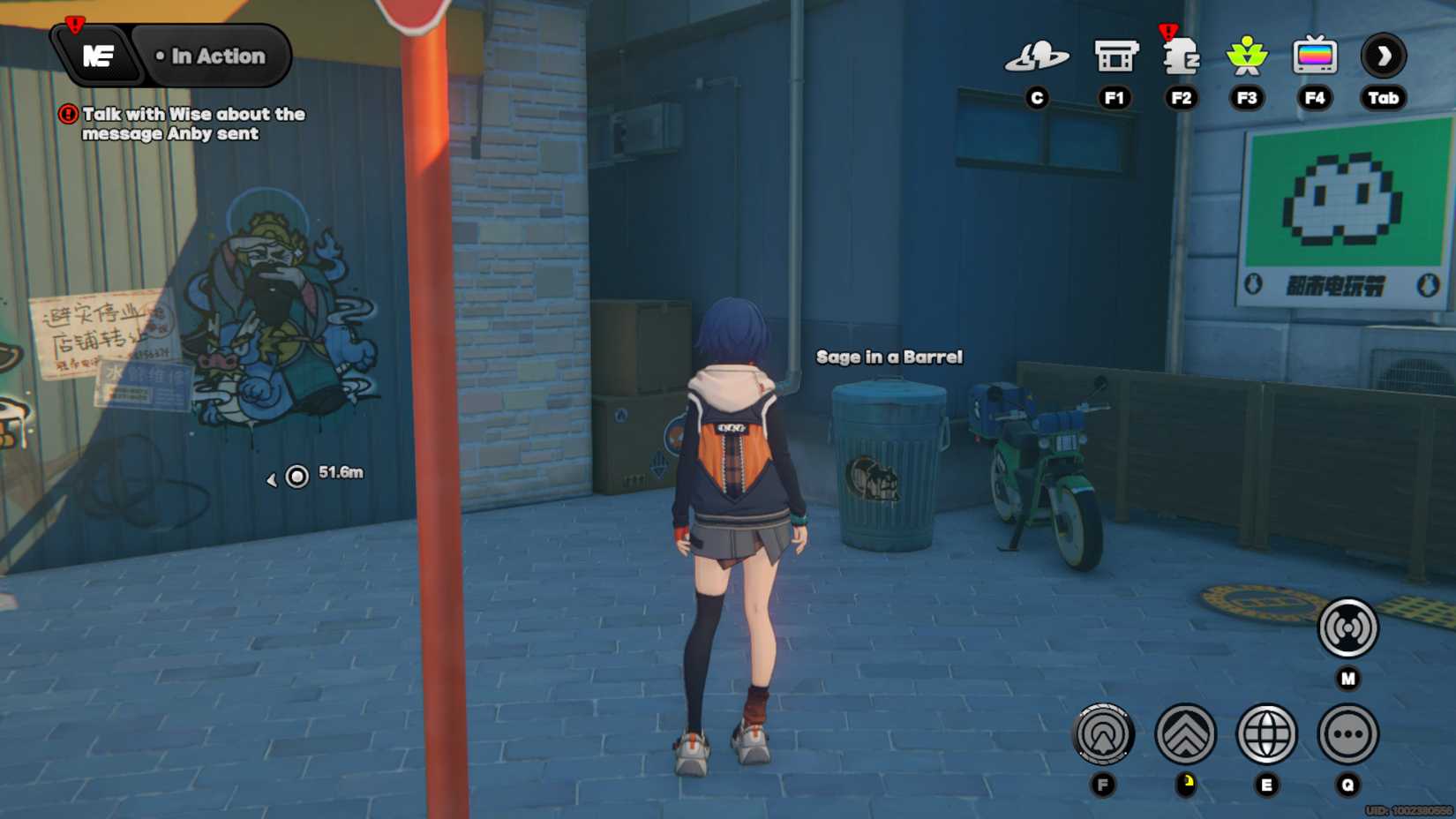Click the F interact icon near the minimap controls

(x=1102, y=734)
